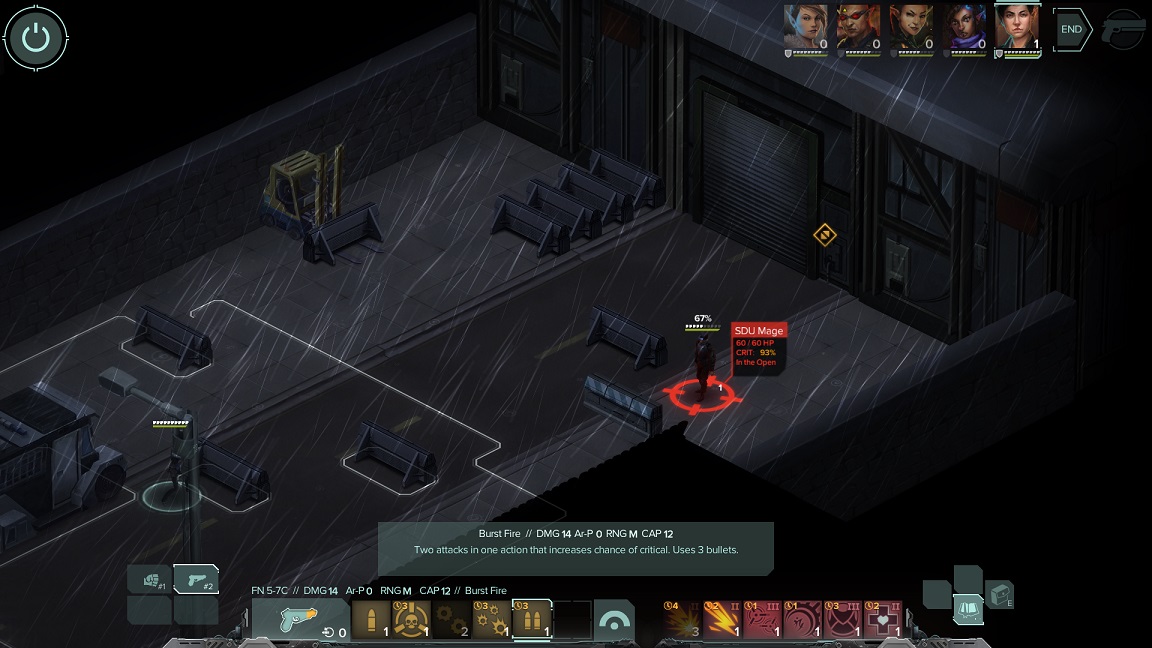Activate the Burst Fire two-bullet ability

click(x=531, y=620)
